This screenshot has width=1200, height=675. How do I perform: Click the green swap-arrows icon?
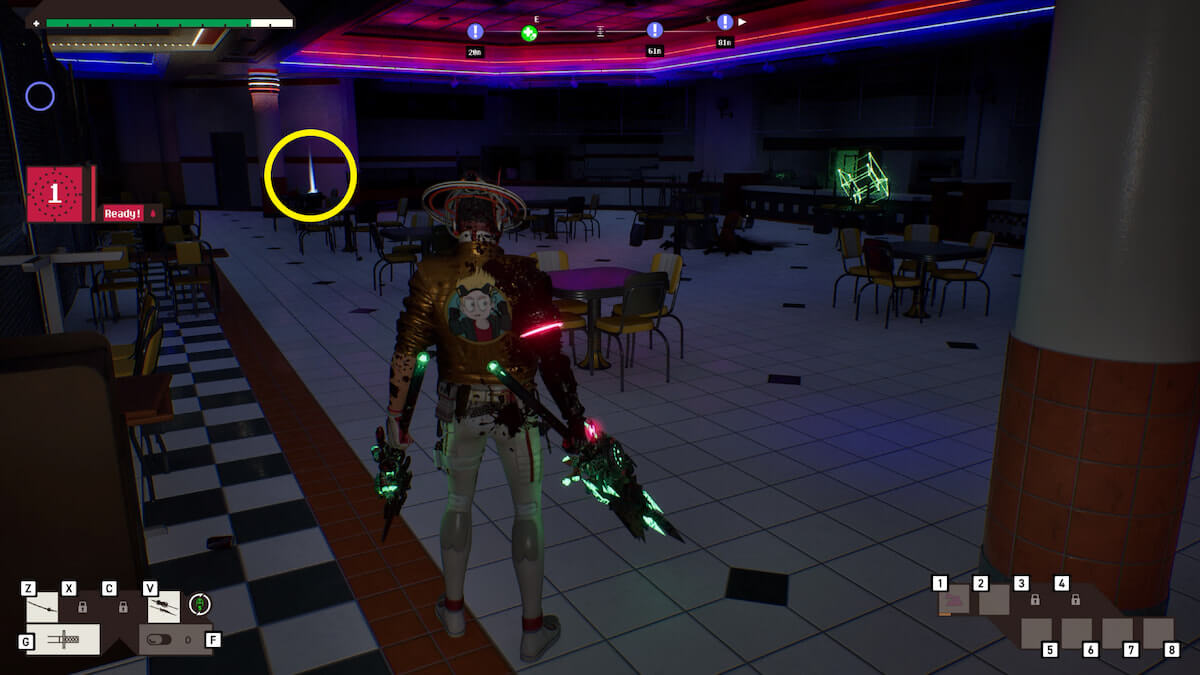pos(200,604)
